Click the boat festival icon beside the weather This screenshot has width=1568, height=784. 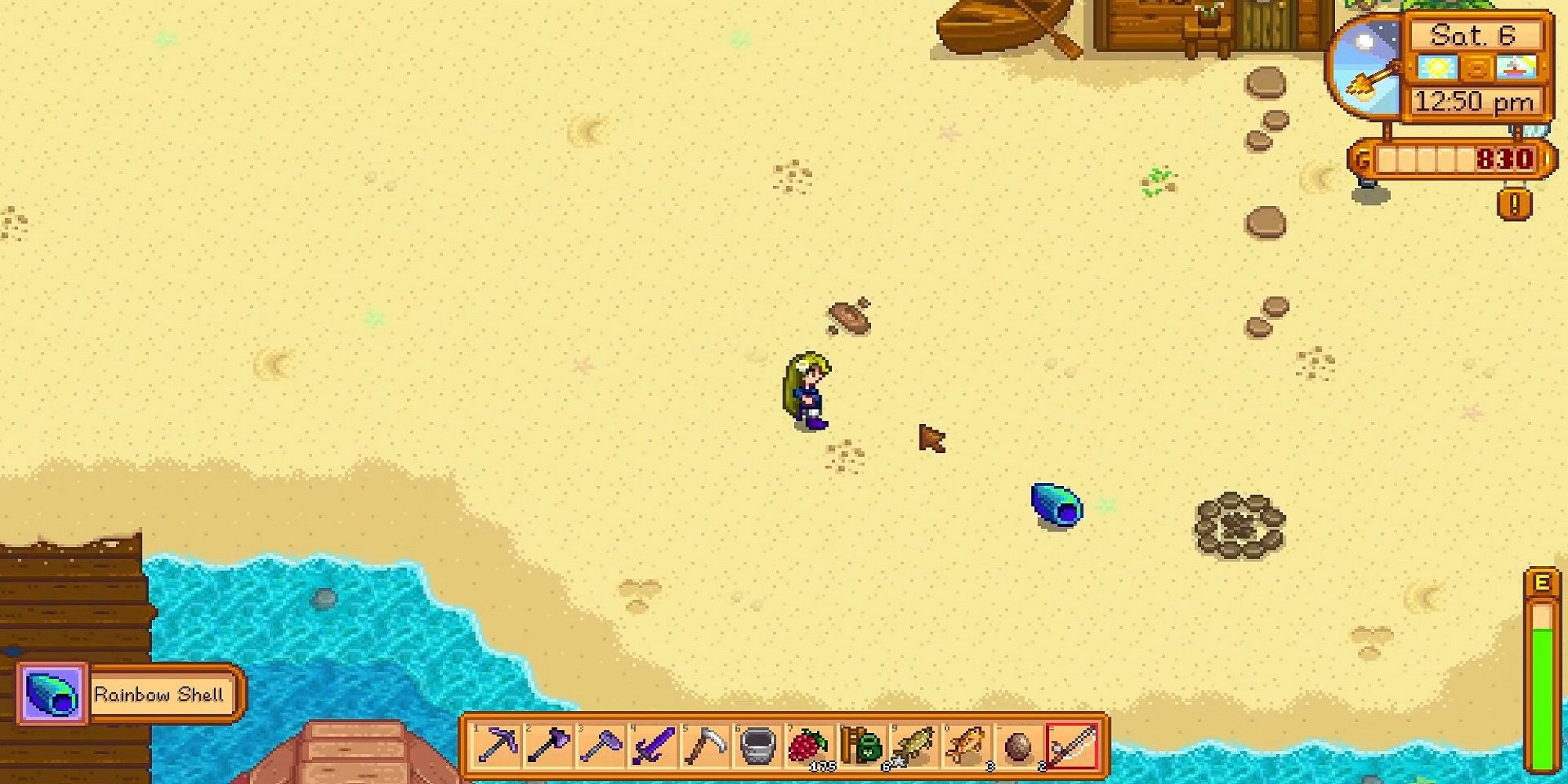(x=1517, y=68)
